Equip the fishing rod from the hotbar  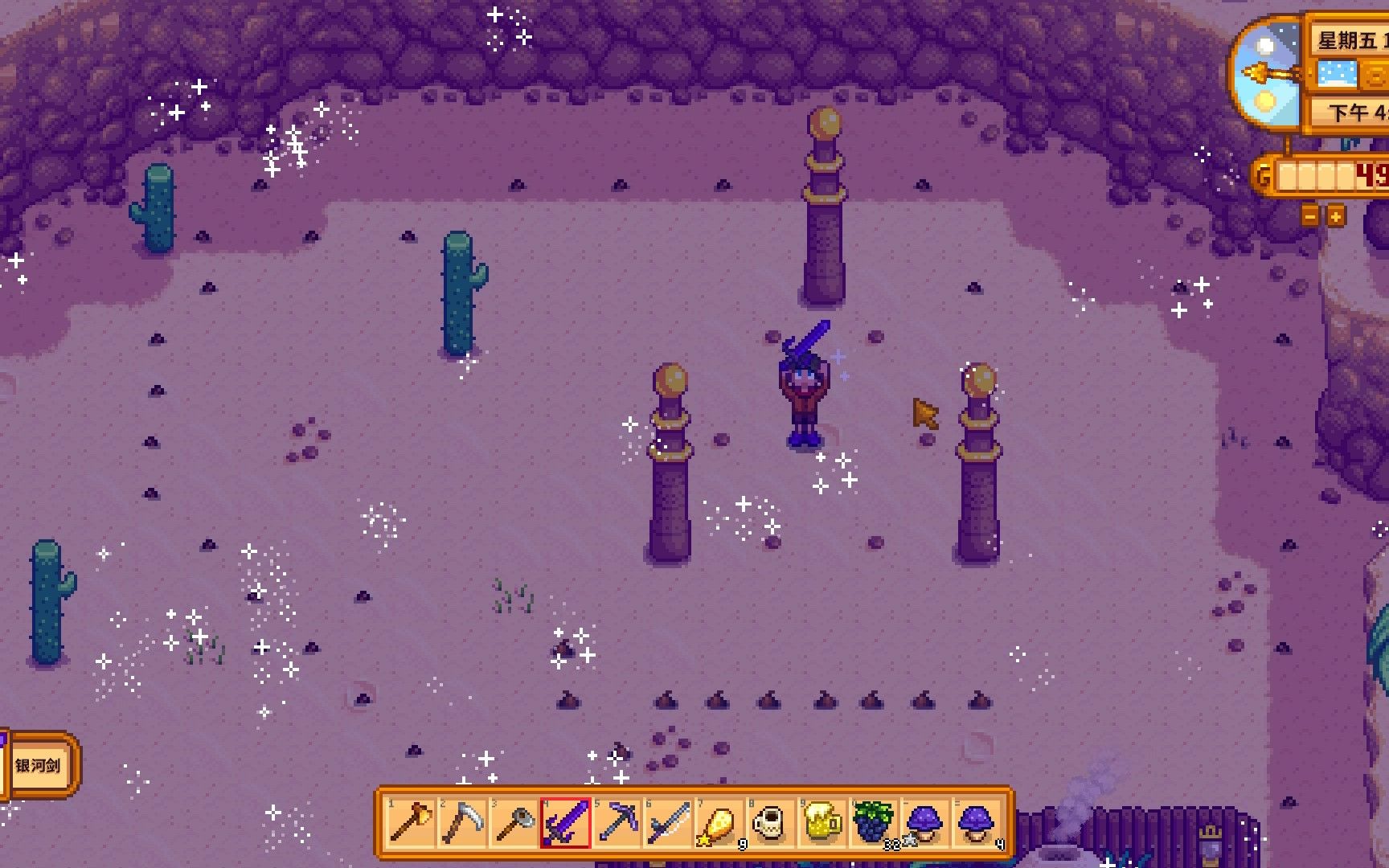(x=669, y=823)
